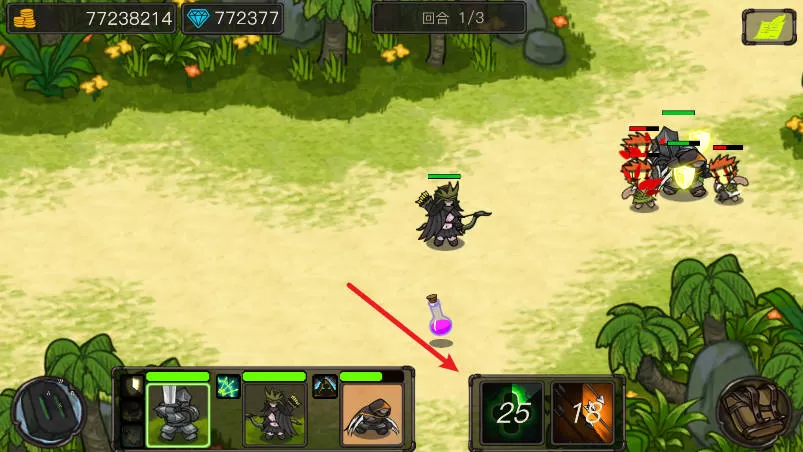Tap the round pause button
803x452 pixels.
click(48, 412)
